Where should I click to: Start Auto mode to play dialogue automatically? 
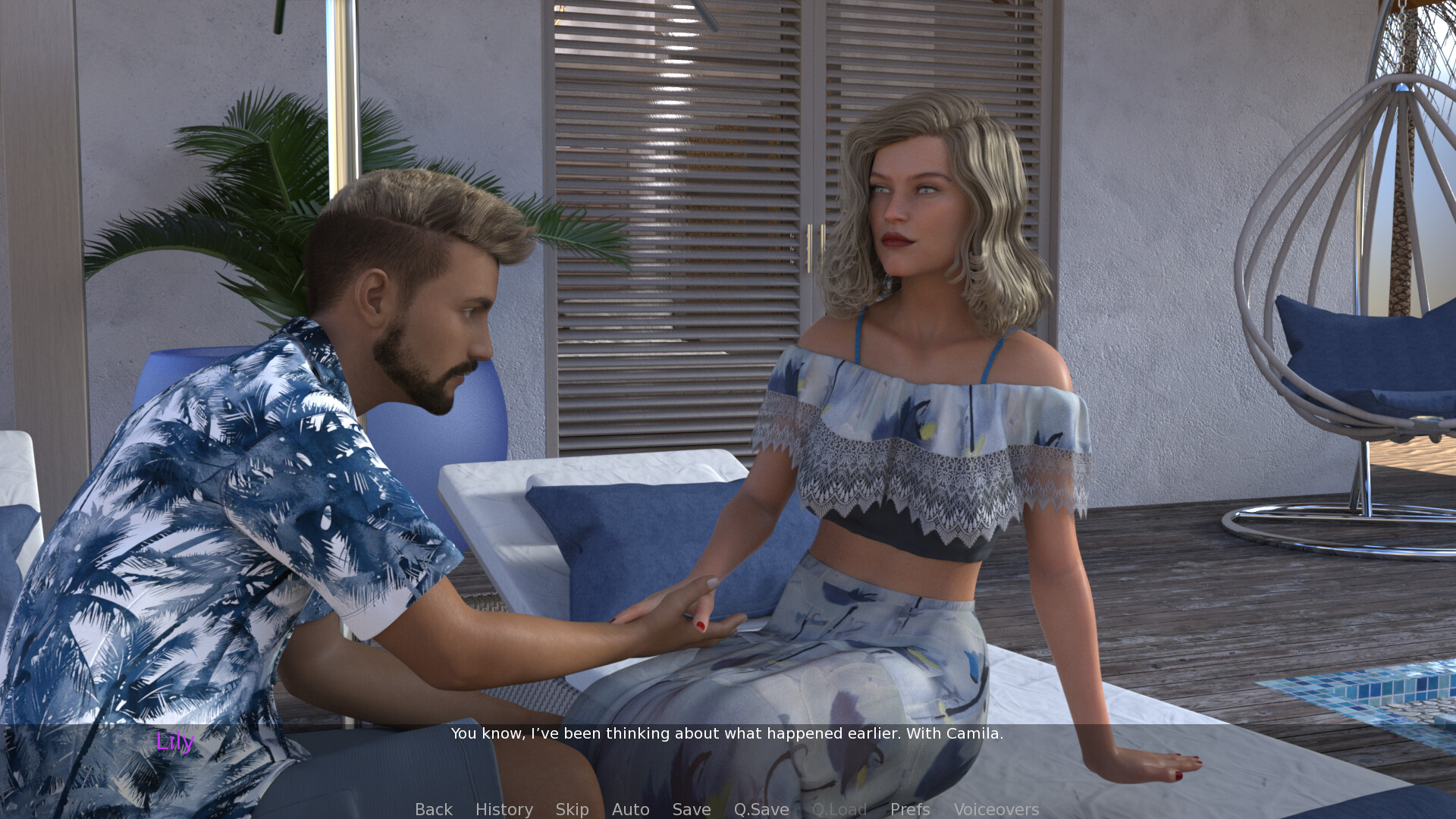click(630, 809)
